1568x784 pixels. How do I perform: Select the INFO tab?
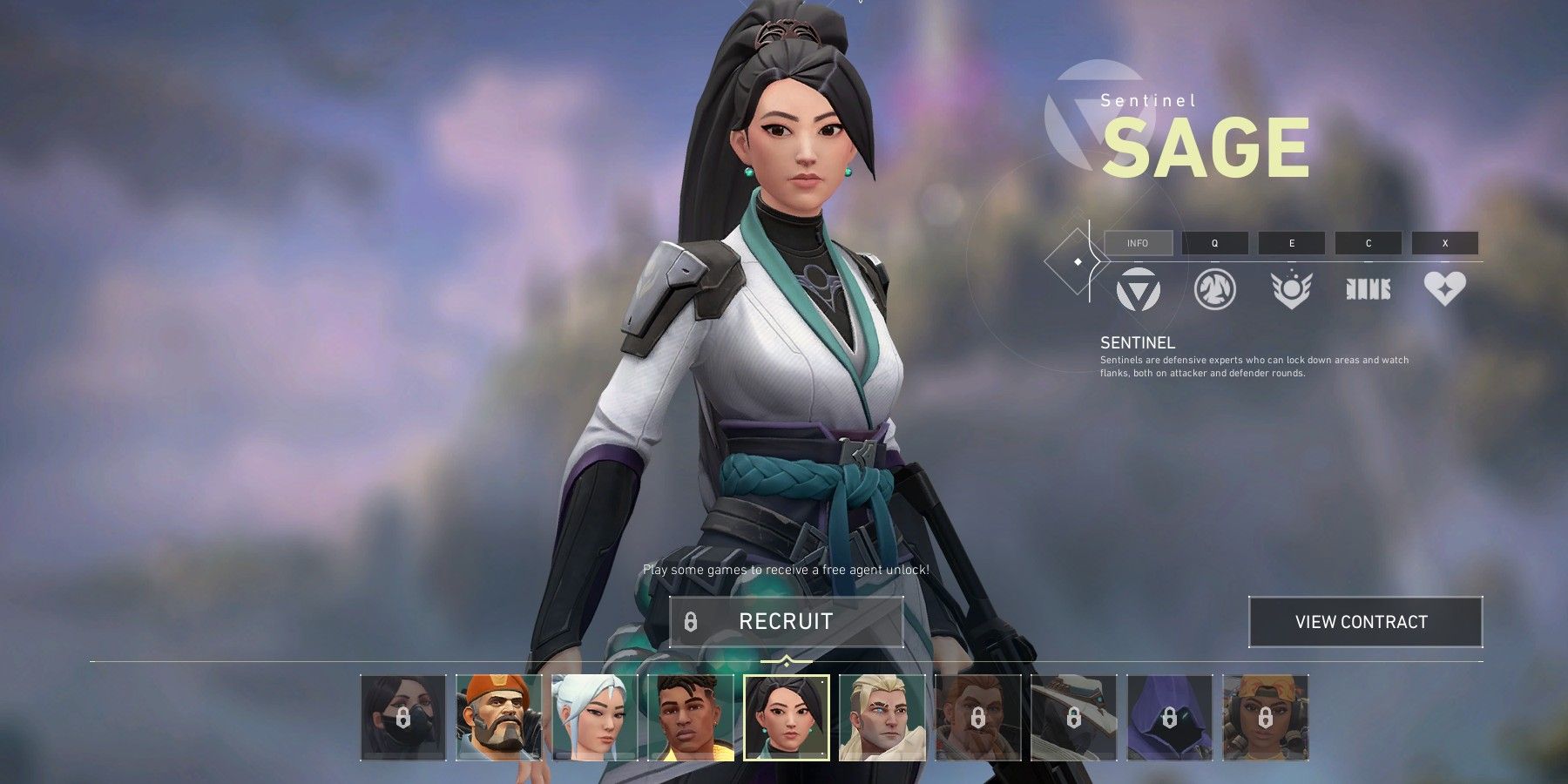[x=1139, y=243]
